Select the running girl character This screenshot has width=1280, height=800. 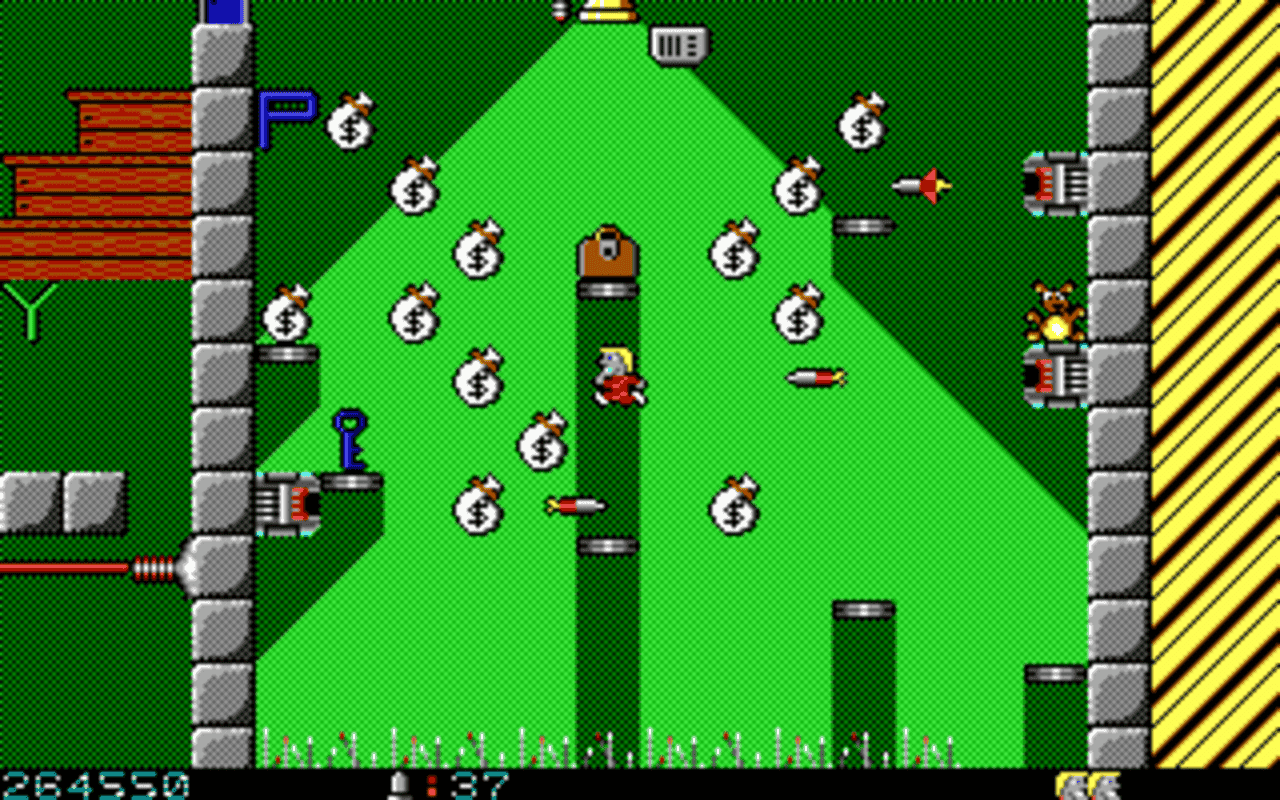click(x=618, y=375)
